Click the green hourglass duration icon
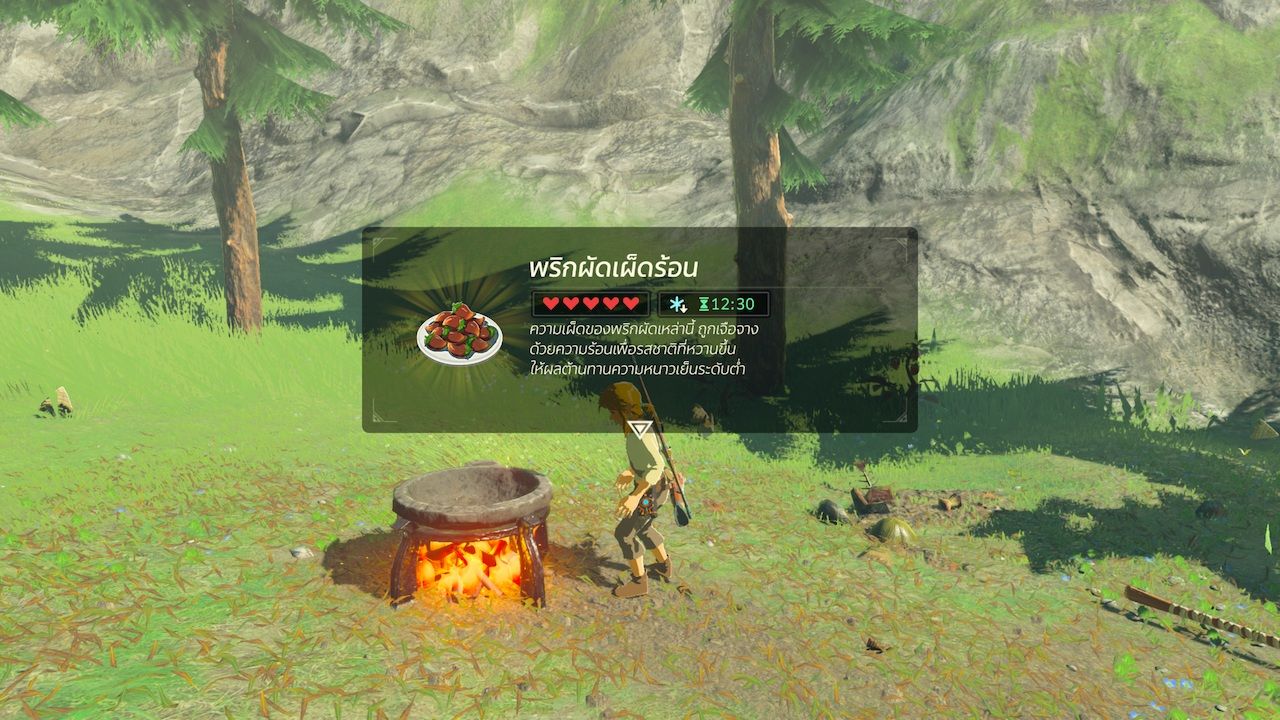 click(x=705, y=303)
